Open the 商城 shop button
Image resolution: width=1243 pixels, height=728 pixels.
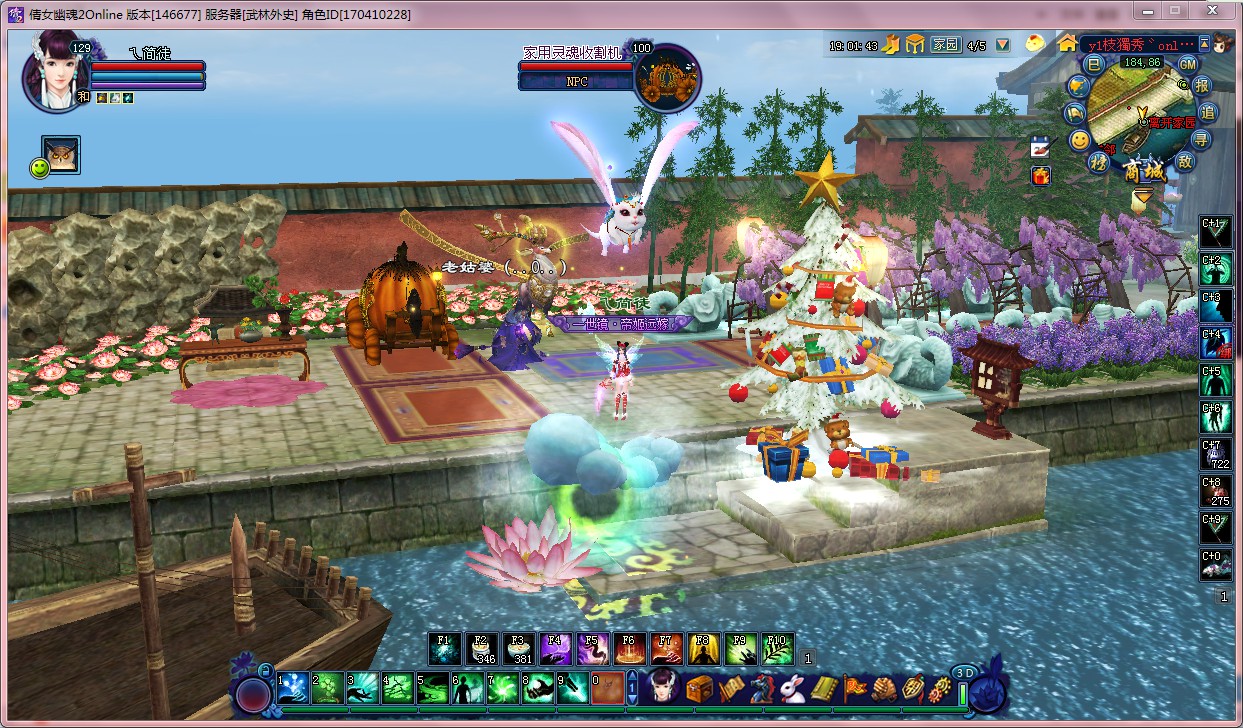1142,168
